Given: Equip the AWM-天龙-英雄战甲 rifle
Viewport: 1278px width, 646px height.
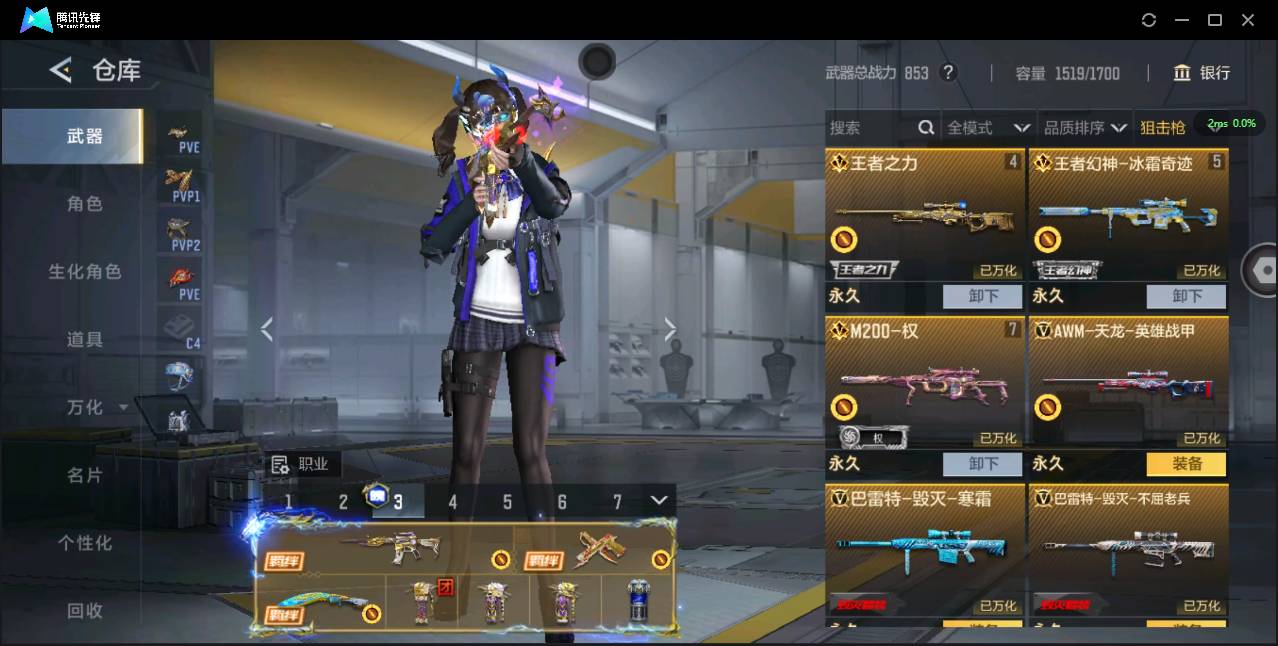Looking at the screenshot, I should [x=1186, y=464].
